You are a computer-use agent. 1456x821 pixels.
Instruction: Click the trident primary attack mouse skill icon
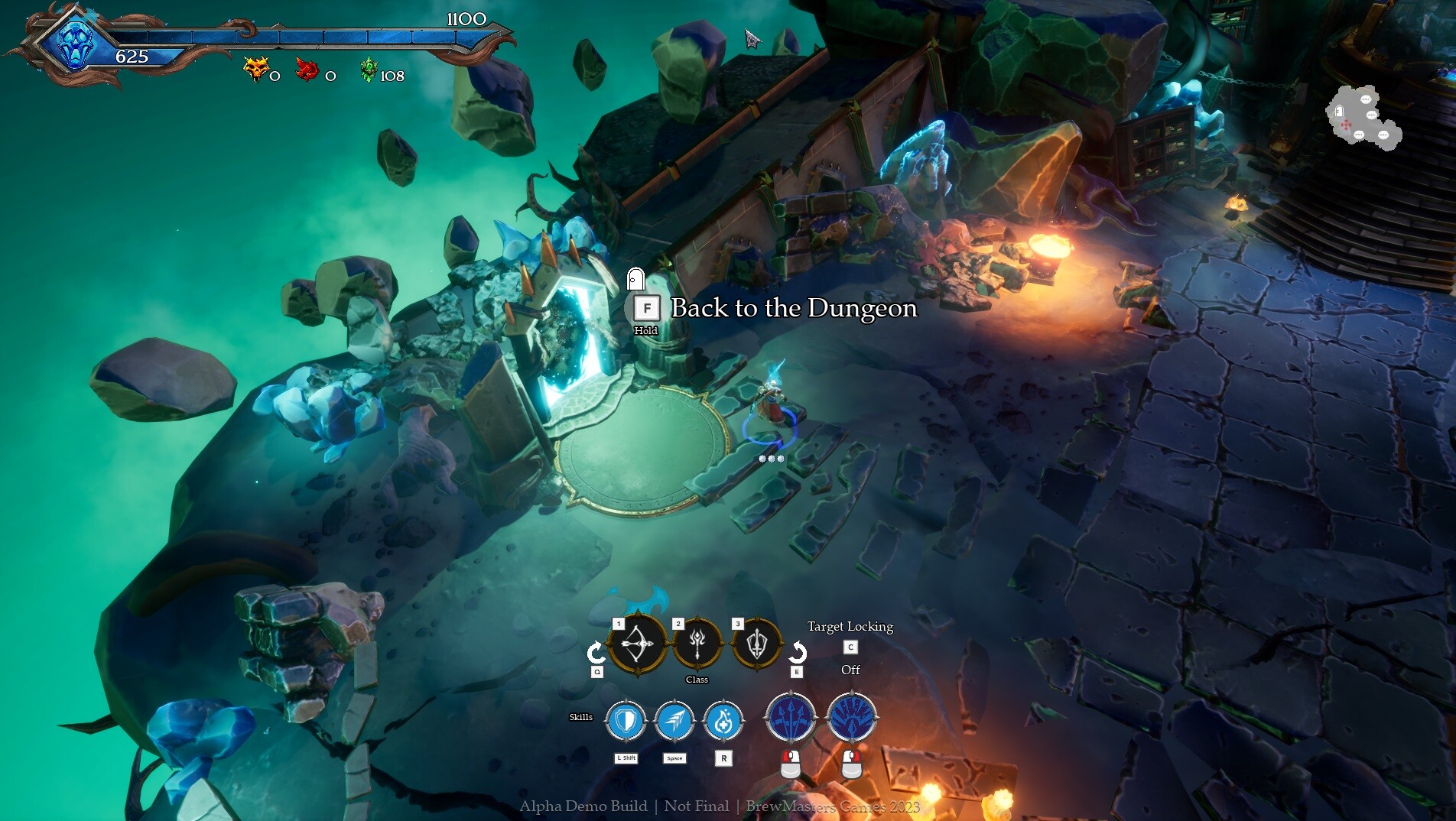click(x=791, y=717)
